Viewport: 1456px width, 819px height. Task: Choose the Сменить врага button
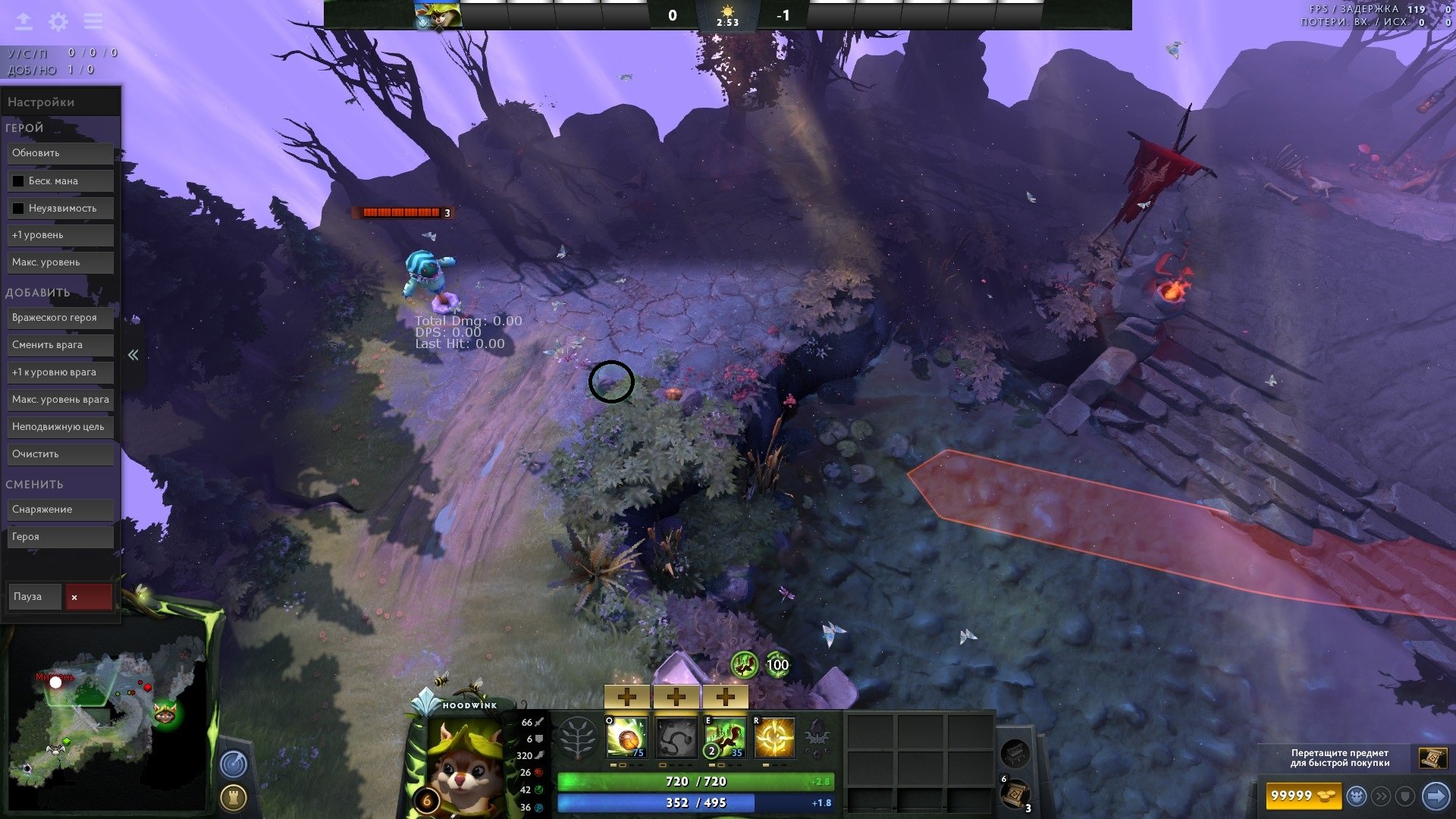tap(61, 345)
